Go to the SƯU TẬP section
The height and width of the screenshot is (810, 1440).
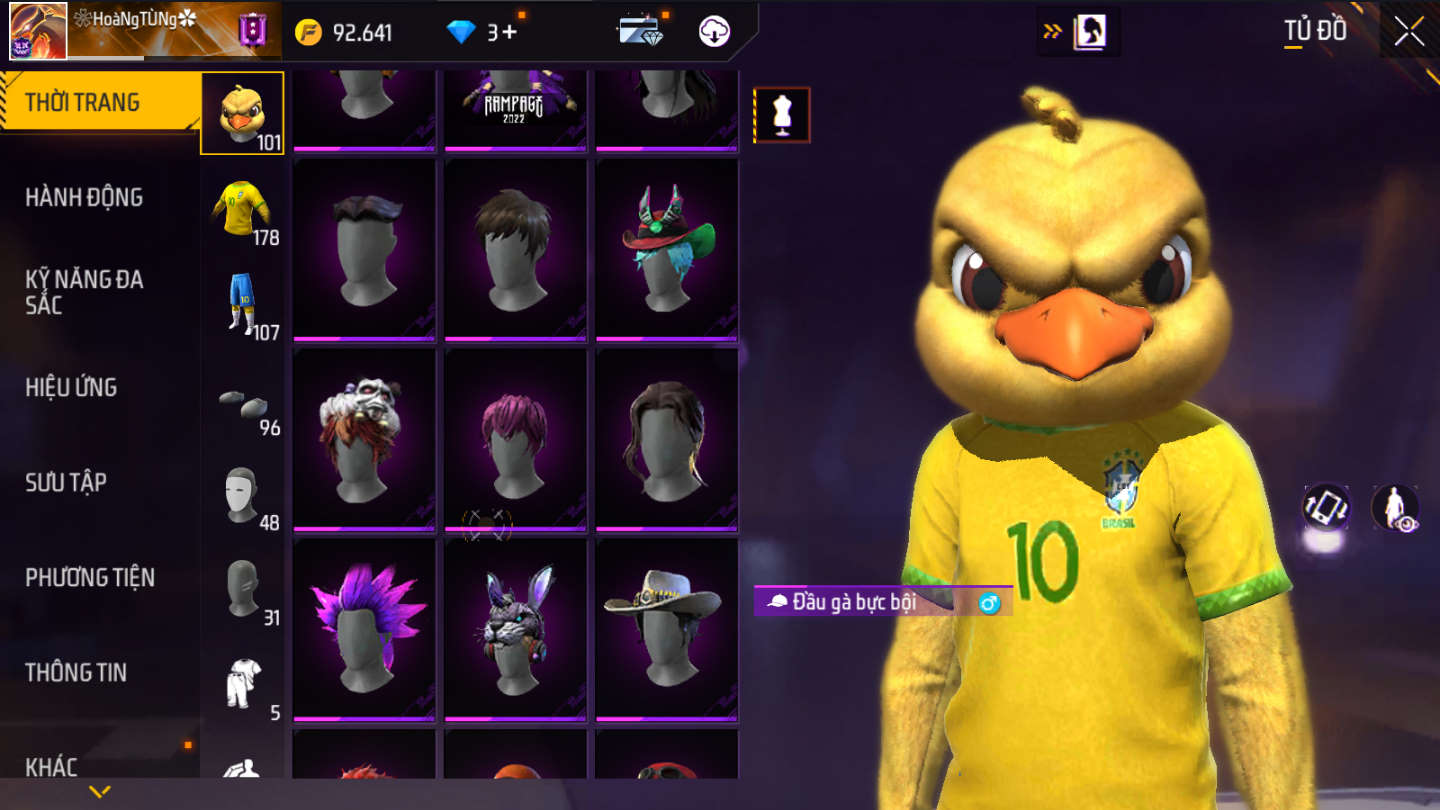(66, 482)
